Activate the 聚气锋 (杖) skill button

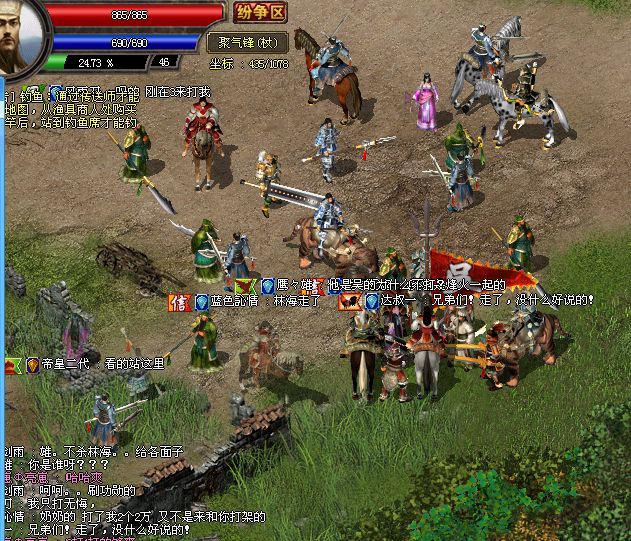tap(247, 42)
